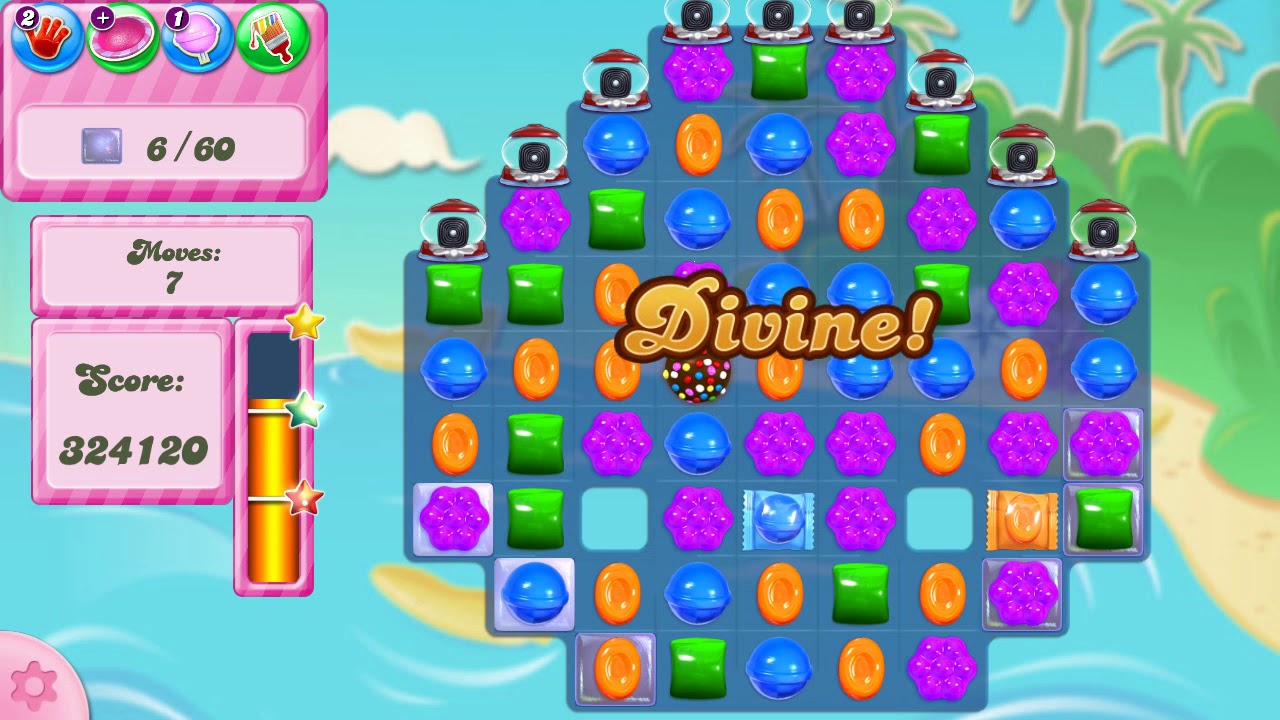Select the liquorice-locked green candy on the right
This screenshot has height=720, width=1280.
click(1103, 520)
